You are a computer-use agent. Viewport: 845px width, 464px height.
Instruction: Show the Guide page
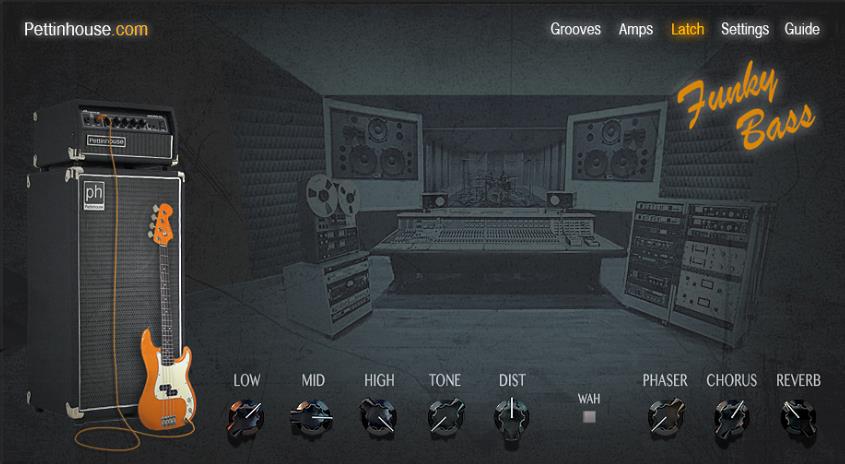tap(802, 29)
